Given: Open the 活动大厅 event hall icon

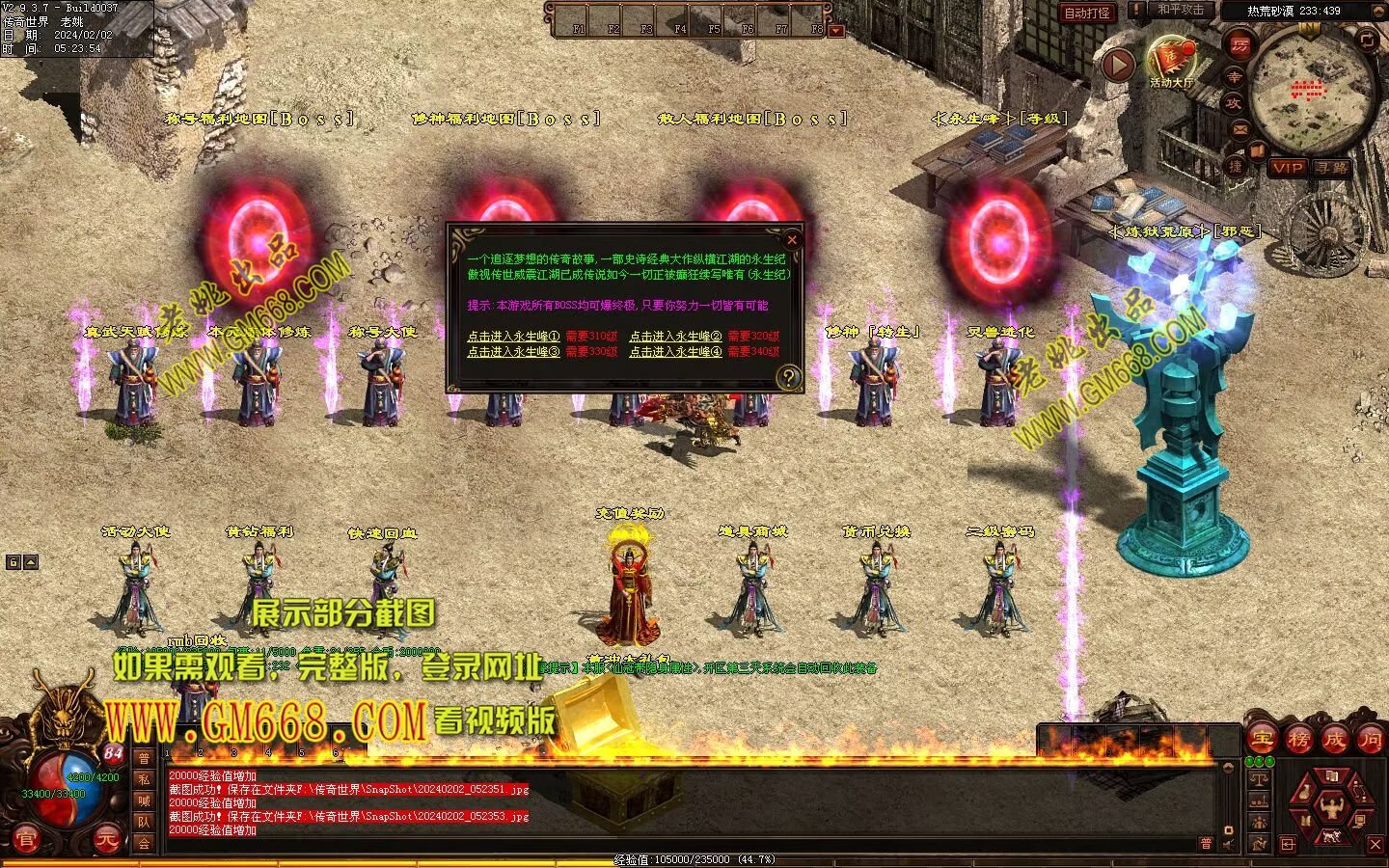Looking at the screenshot, I should pos(1171,60).
